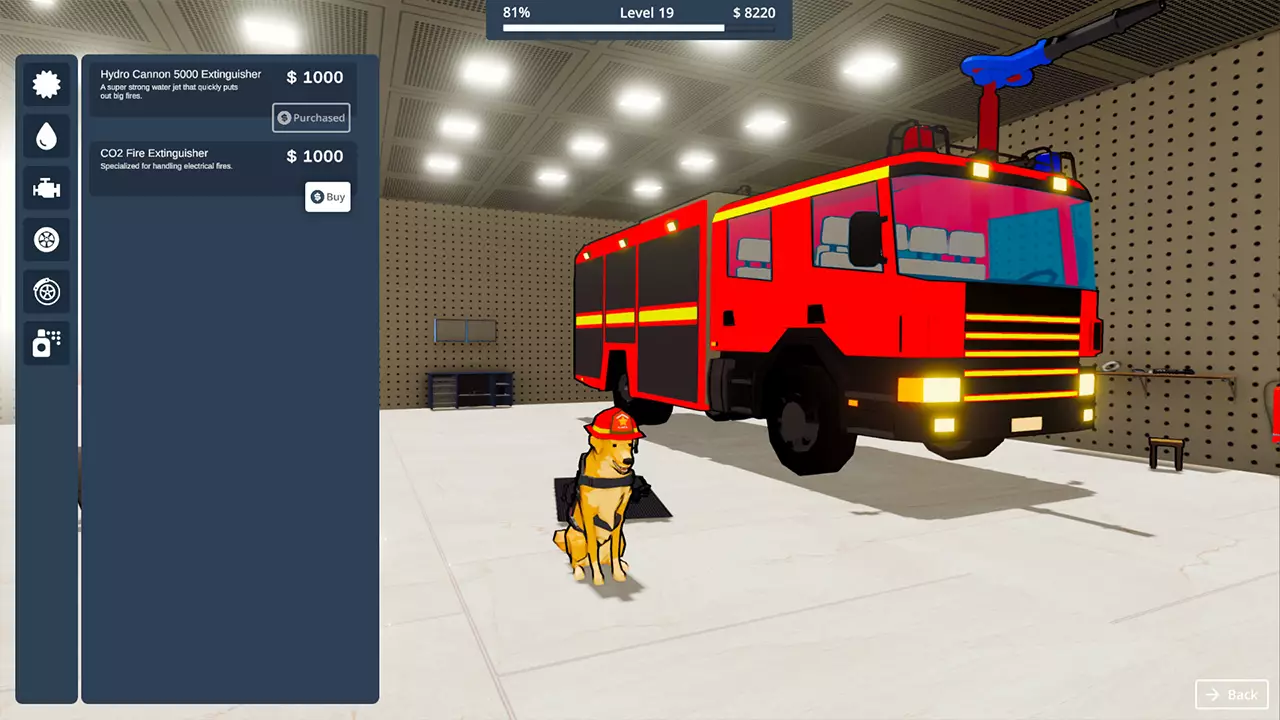Screen dimensions: 1280x720
Task: Click the dollar coin icon on Buy button
Action: [x=316, y=196]
